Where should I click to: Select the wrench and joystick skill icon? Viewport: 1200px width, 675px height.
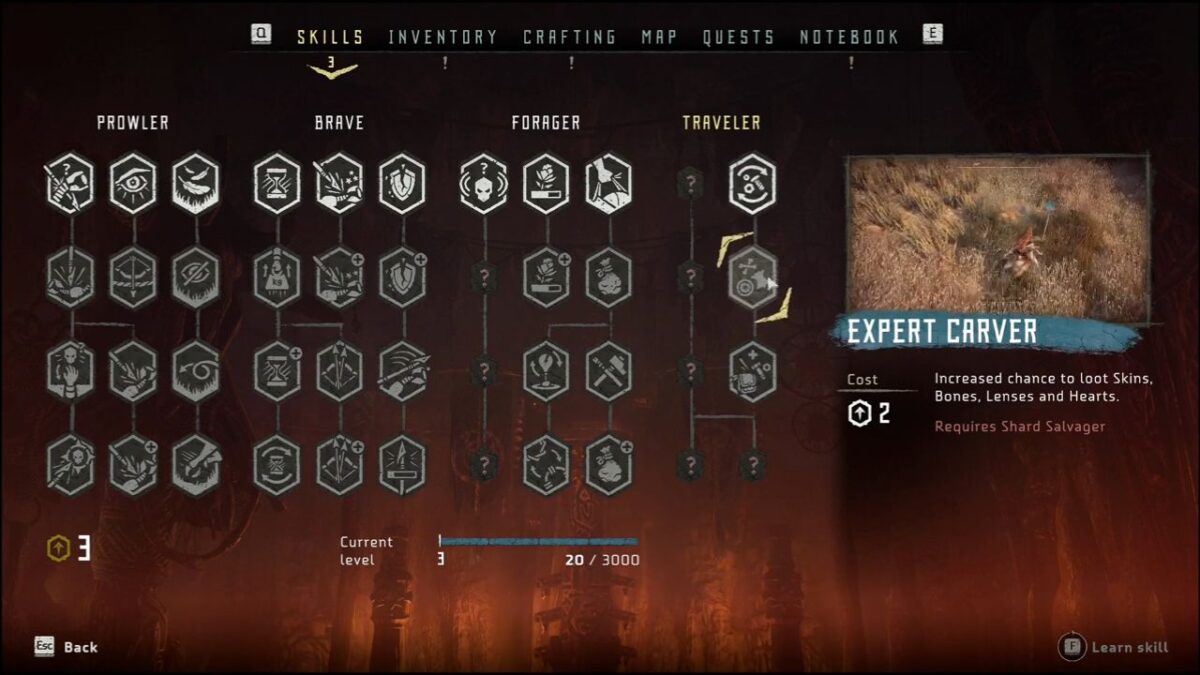pyautogui.click(x=546, y=371)
